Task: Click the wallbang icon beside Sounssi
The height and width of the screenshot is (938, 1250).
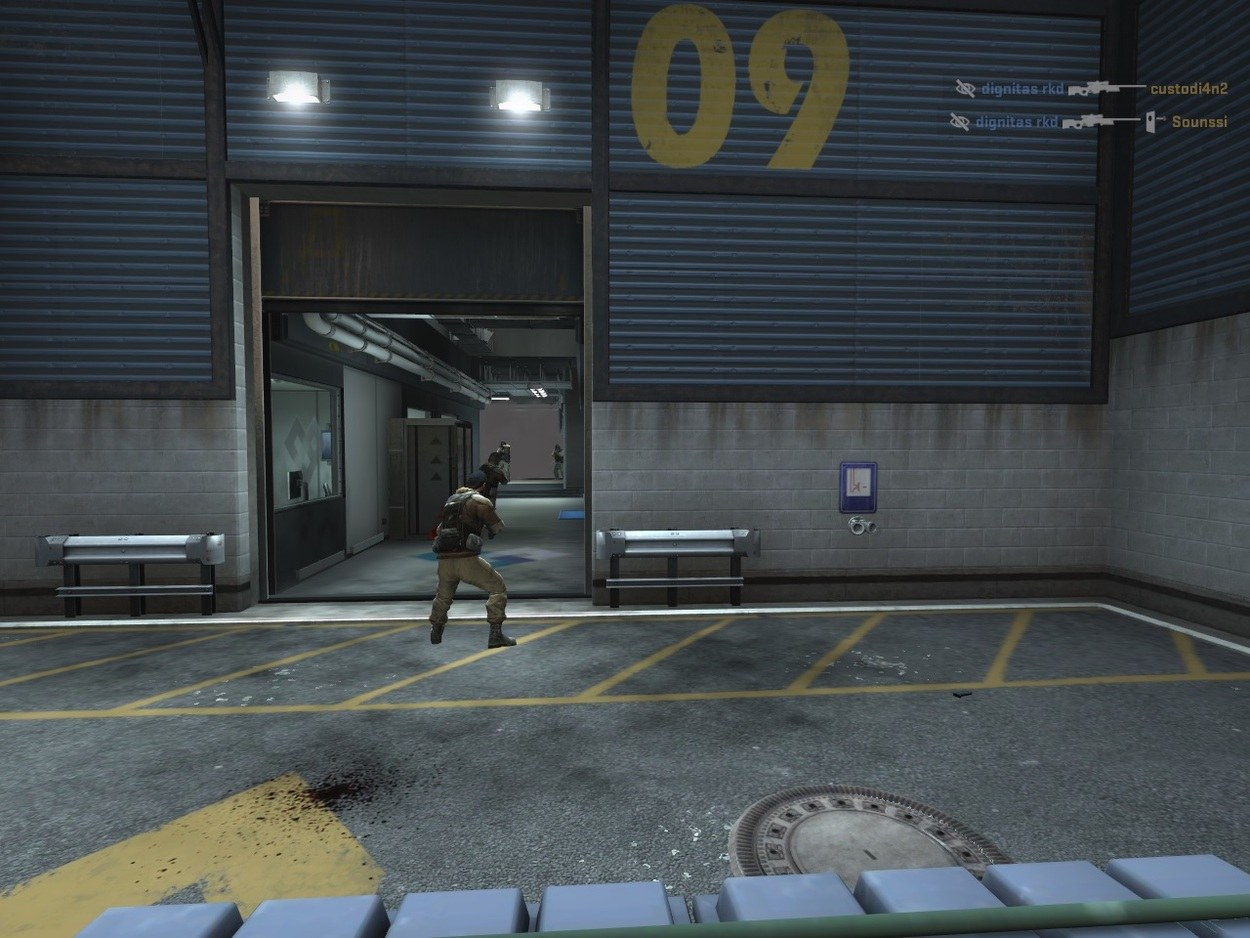Action: pyautogui.click(x=1154, y=122)
